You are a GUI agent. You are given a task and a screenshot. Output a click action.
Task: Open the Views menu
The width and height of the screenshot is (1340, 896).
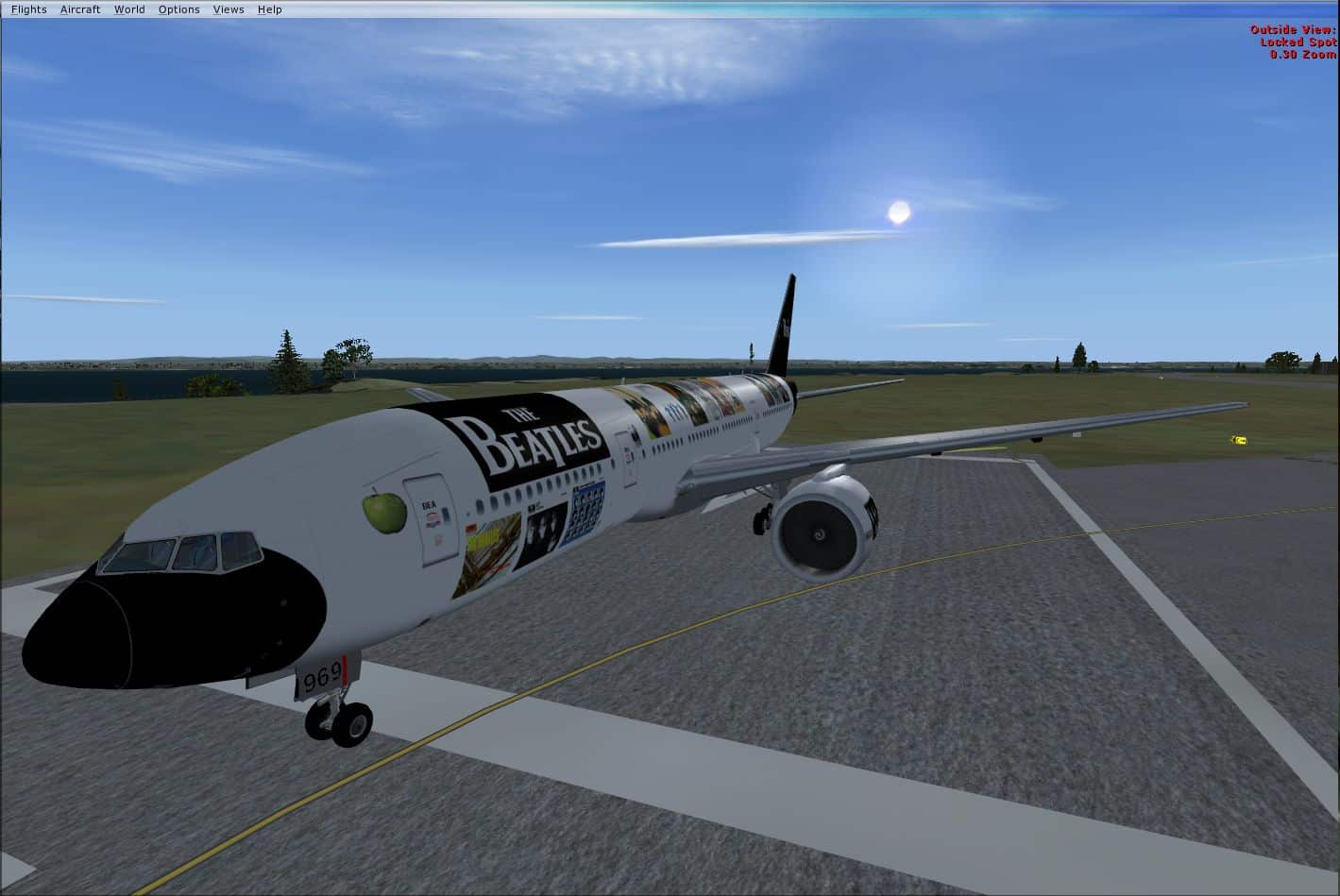pos(229,8)
